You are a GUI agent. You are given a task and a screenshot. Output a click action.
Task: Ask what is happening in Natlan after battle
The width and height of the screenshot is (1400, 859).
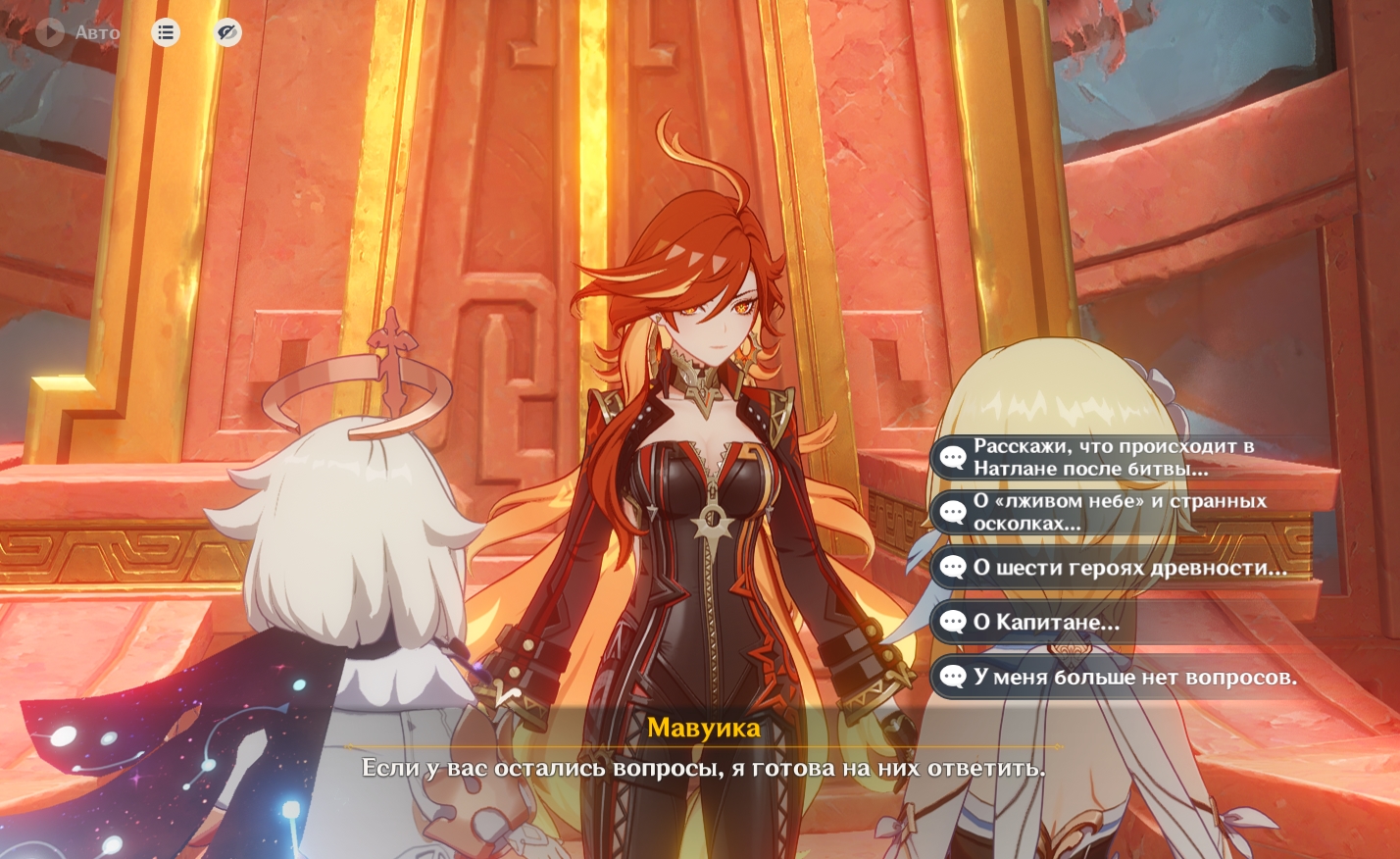1113,457
